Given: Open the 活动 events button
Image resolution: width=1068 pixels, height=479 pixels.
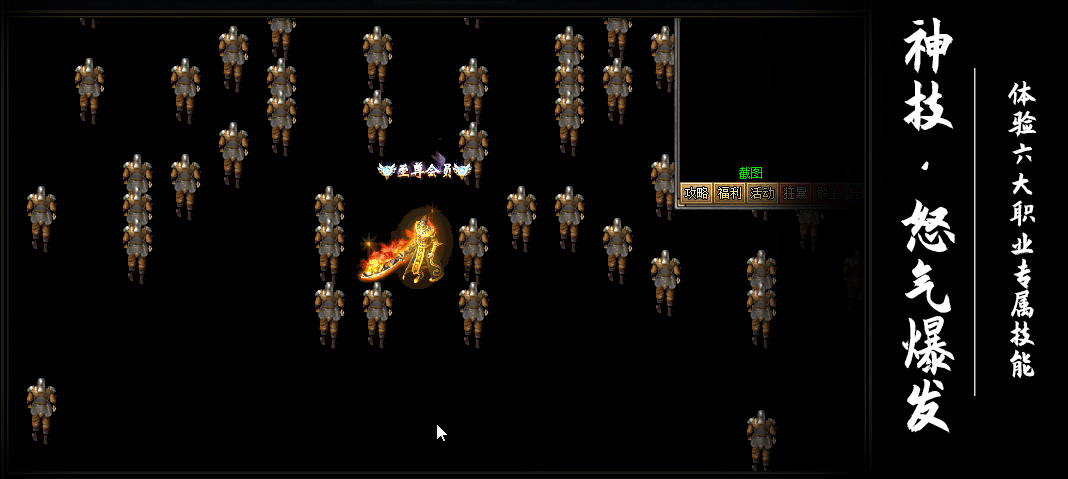Looking at the screenshot, I should (x=762, y=193).
